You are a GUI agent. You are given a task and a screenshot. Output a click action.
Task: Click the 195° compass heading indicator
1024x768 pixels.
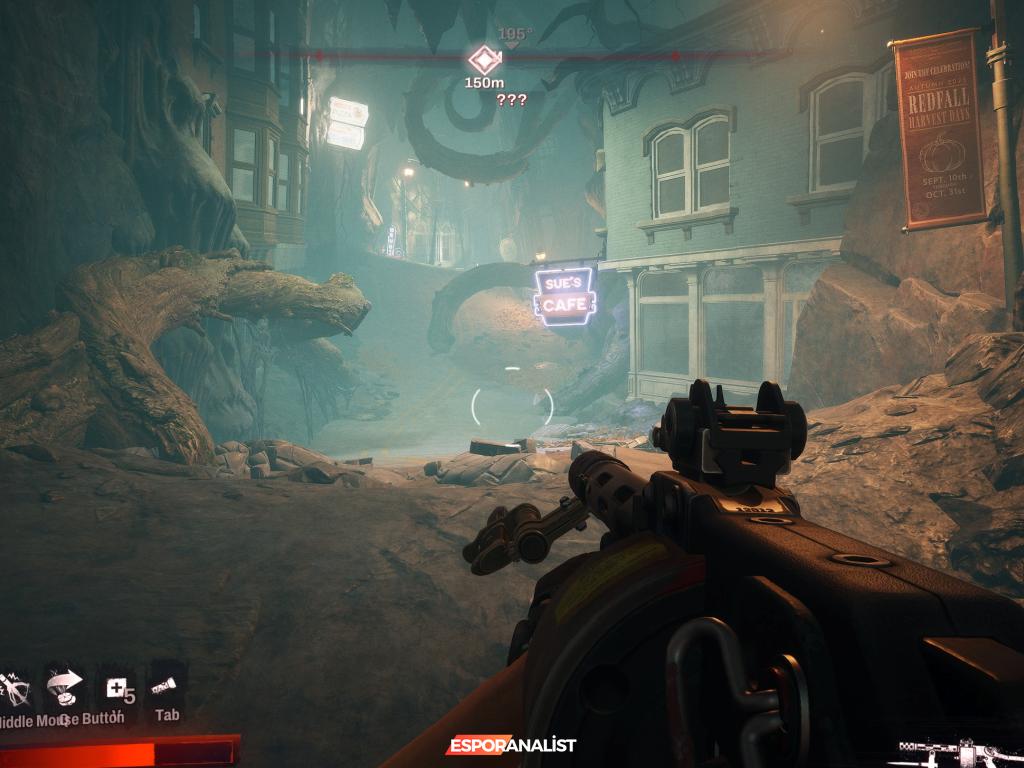[512, 35]
